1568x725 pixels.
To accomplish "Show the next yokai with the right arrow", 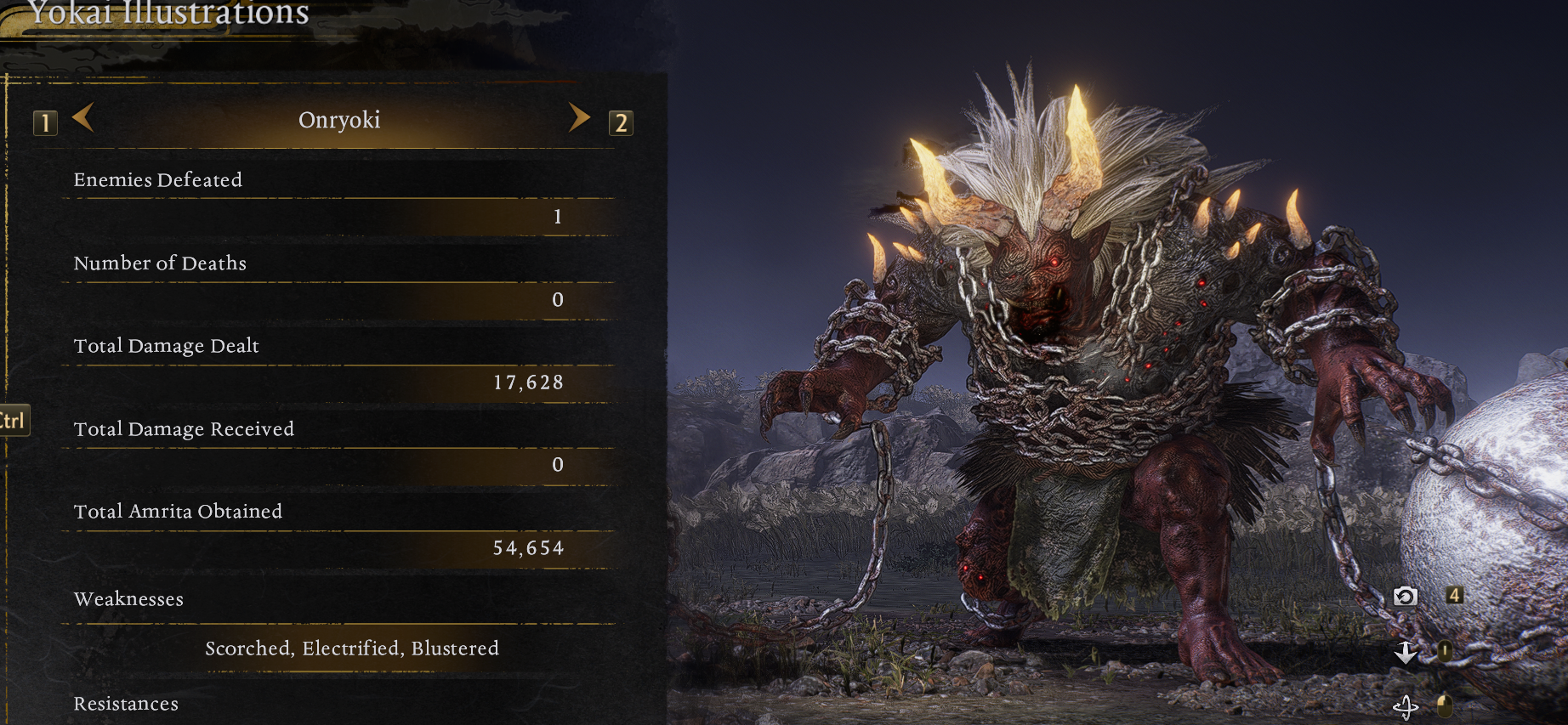I will pos(579,117).
